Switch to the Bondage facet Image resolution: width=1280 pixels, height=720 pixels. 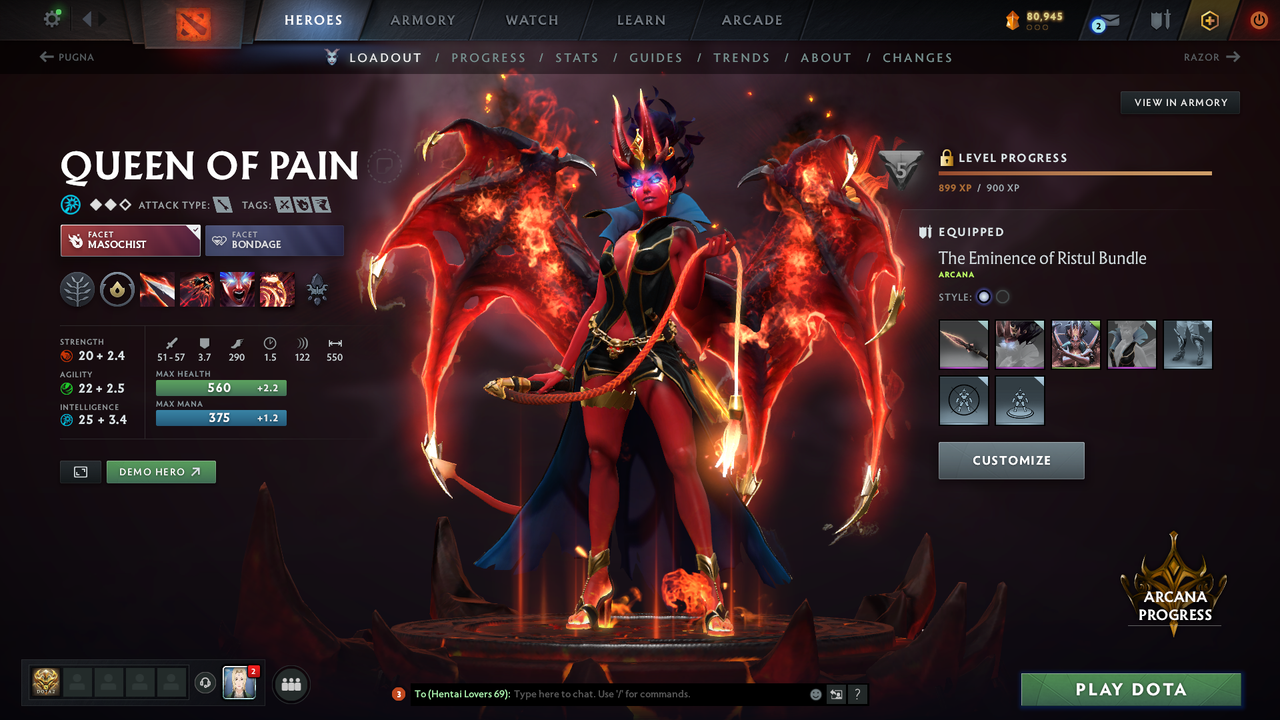(274, 240)
